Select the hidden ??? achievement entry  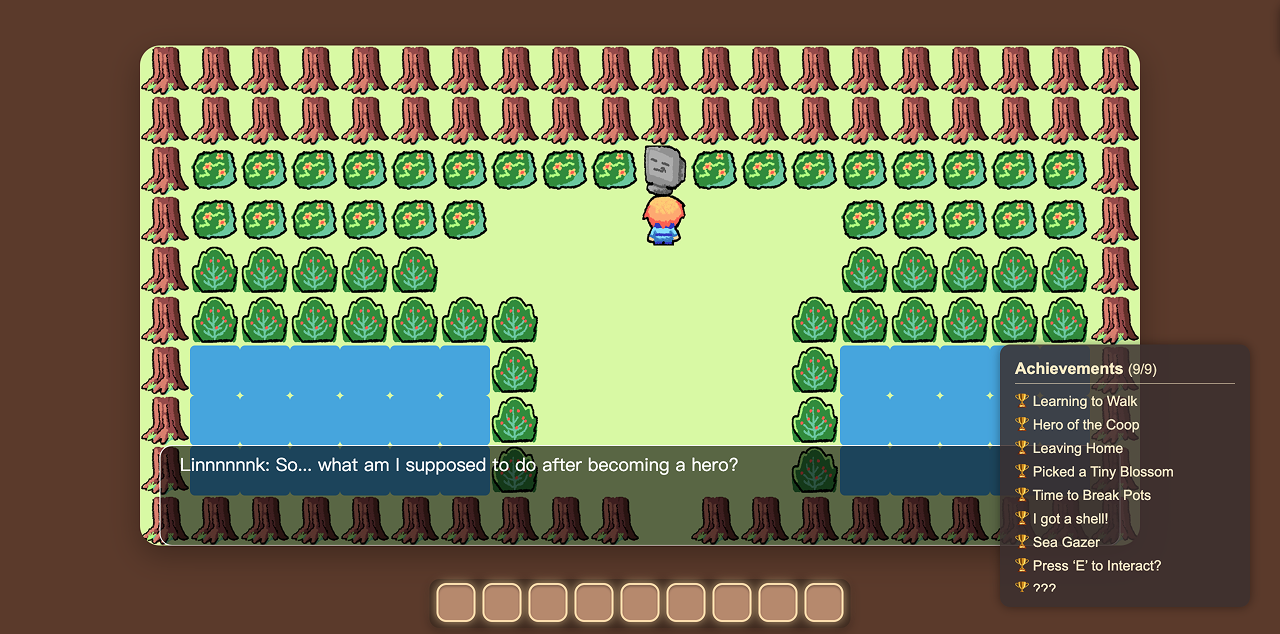1043,588
